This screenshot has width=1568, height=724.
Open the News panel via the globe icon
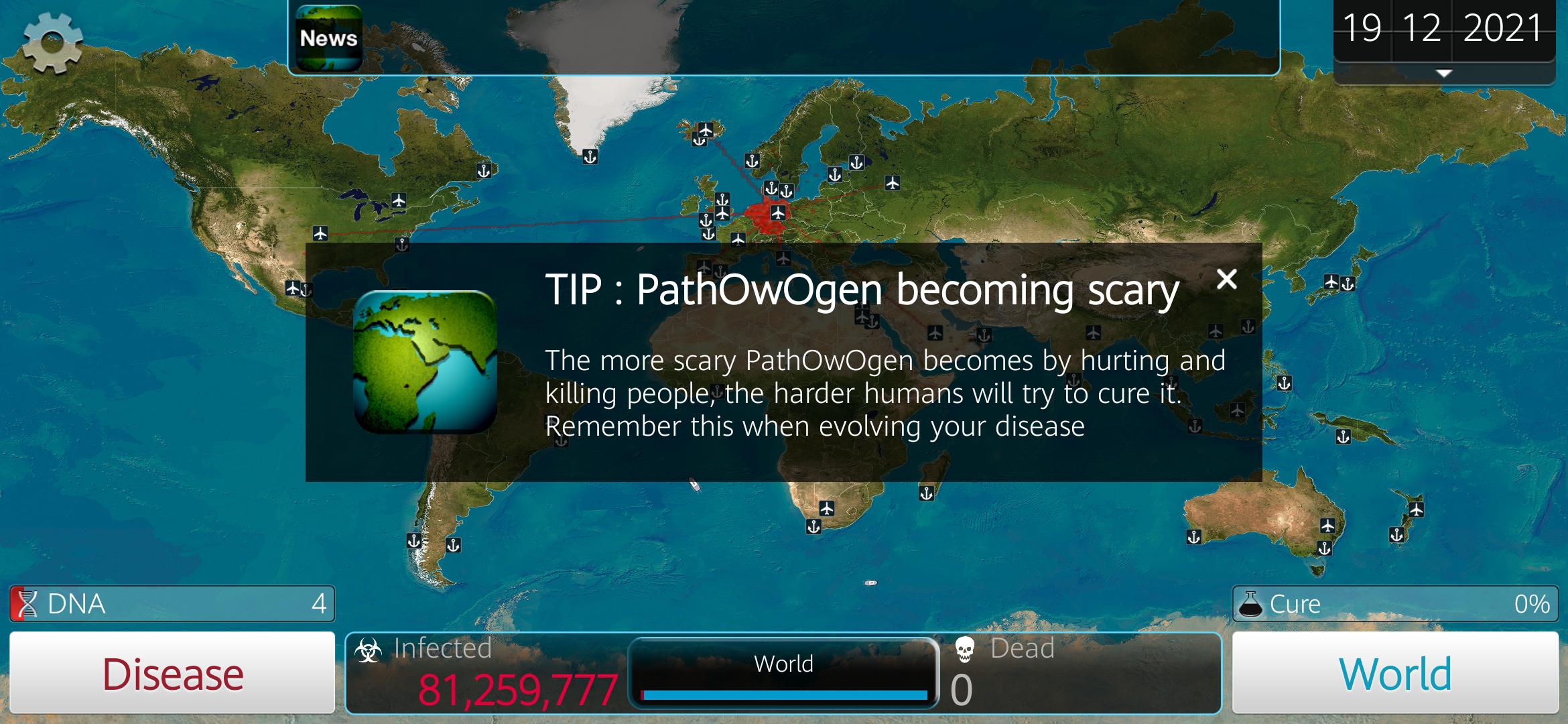pos(328,37)
